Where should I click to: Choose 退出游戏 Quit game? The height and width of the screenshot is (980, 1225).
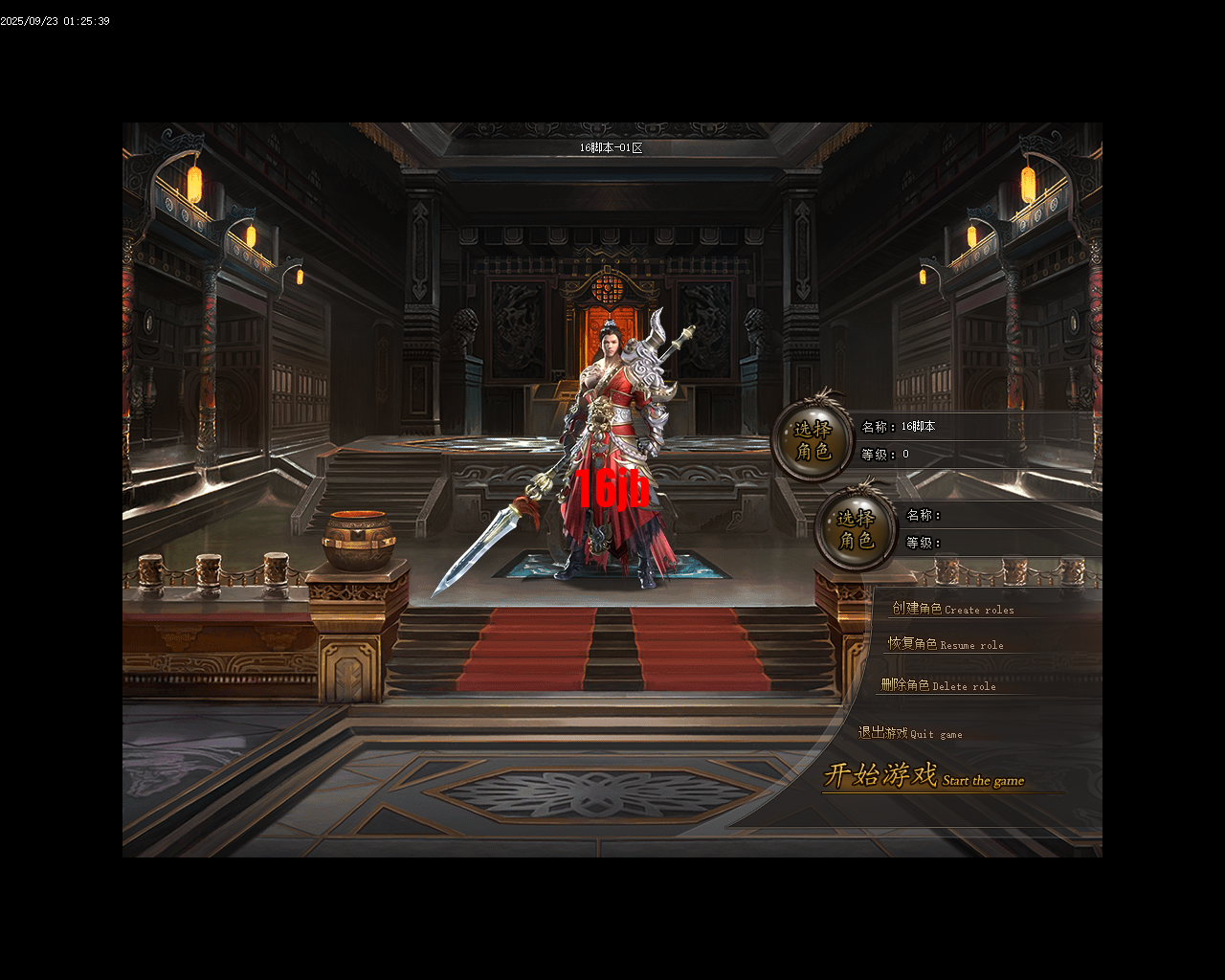(x=911, y=733)
